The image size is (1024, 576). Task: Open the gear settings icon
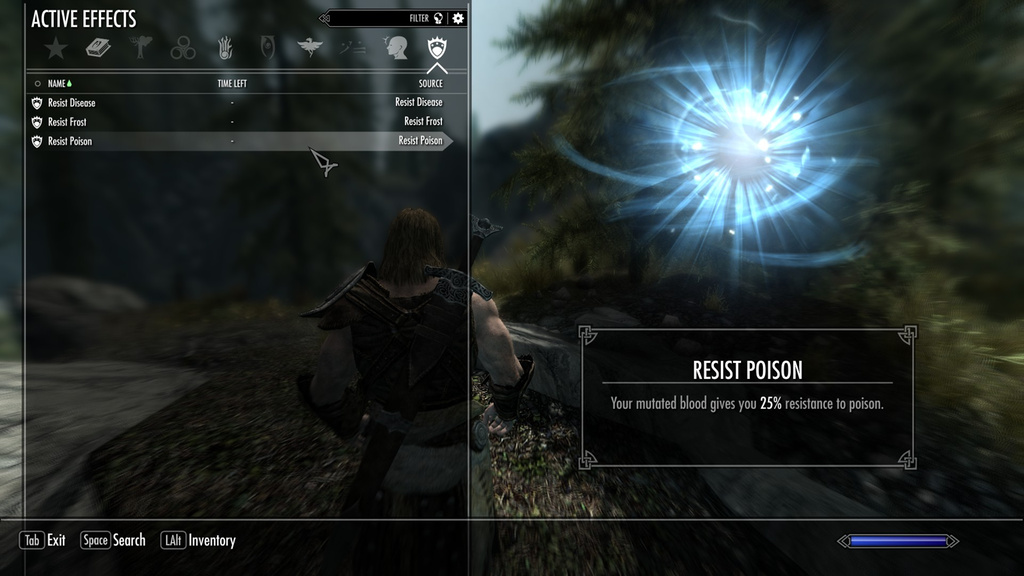(x=458, y=18)
